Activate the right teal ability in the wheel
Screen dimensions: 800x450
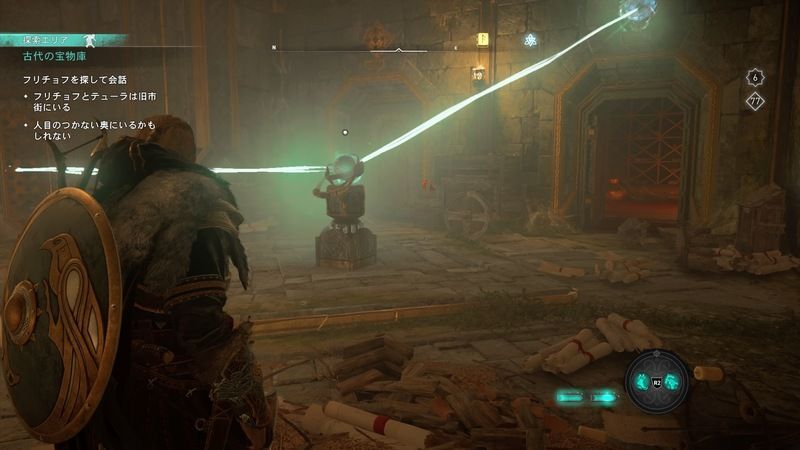pyautogui.click(x=673, y=382)
